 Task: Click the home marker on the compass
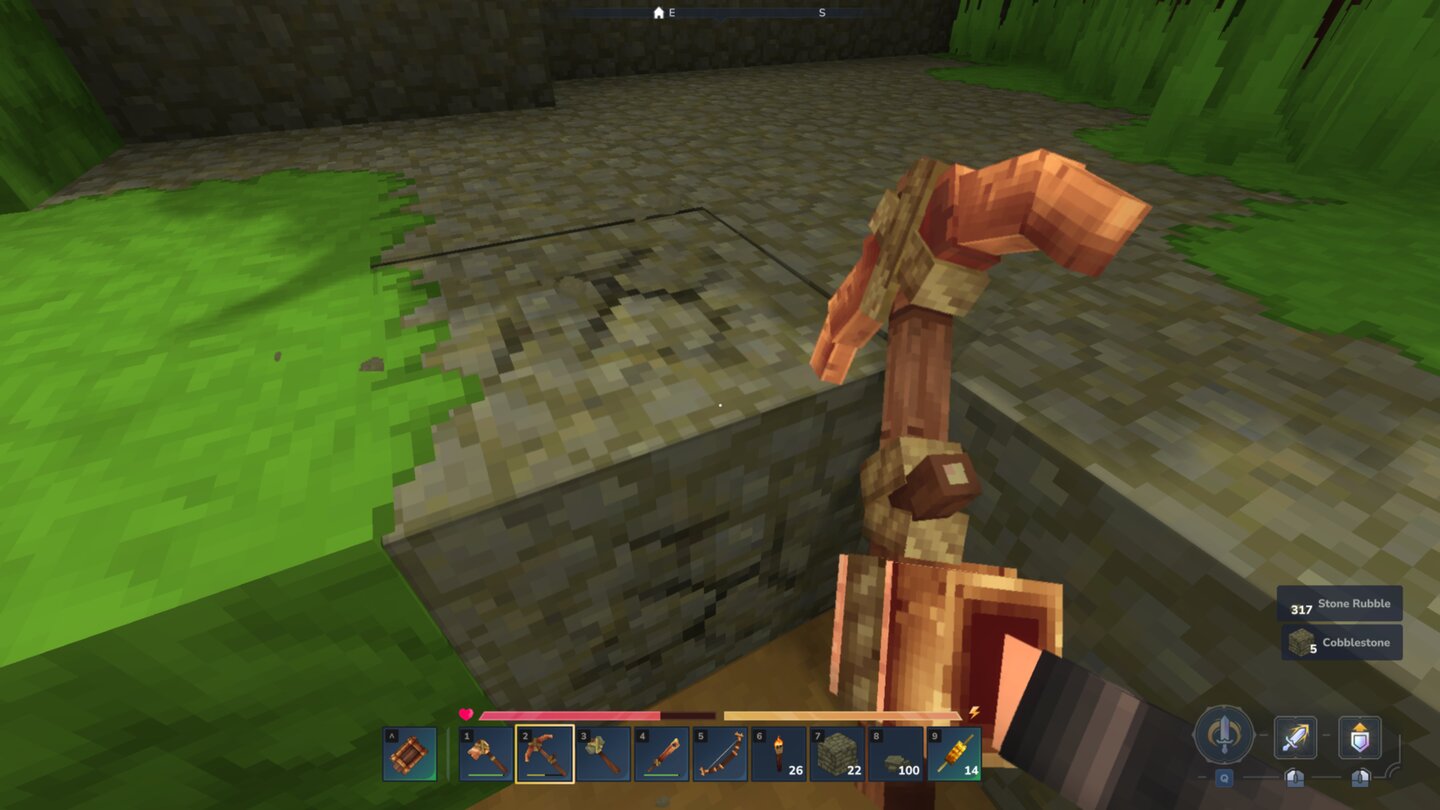coord(658,14)
